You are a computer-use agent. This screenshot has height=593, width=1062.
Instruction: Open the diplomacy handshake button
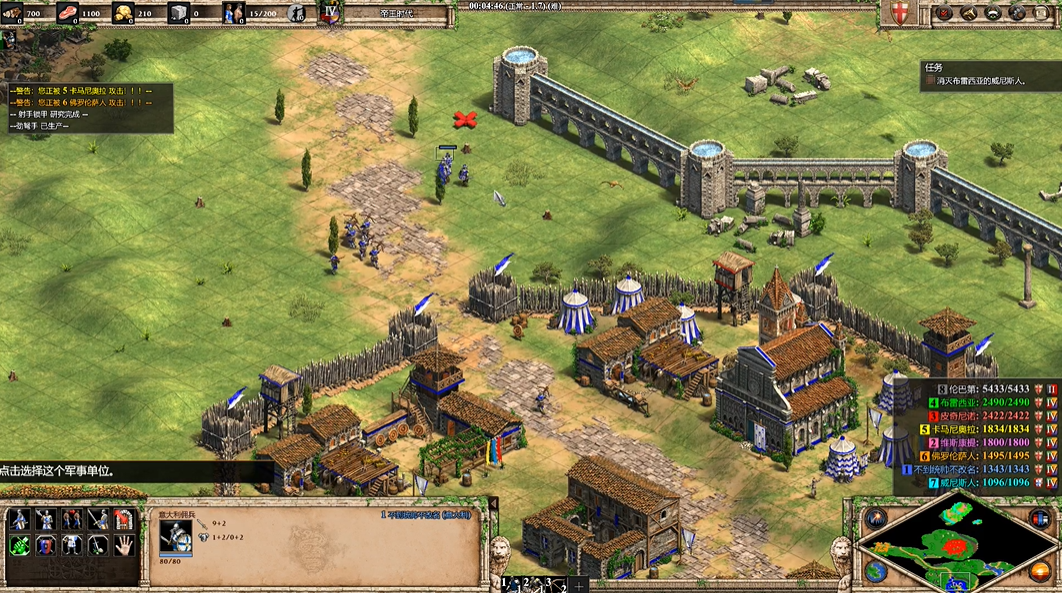993,13
